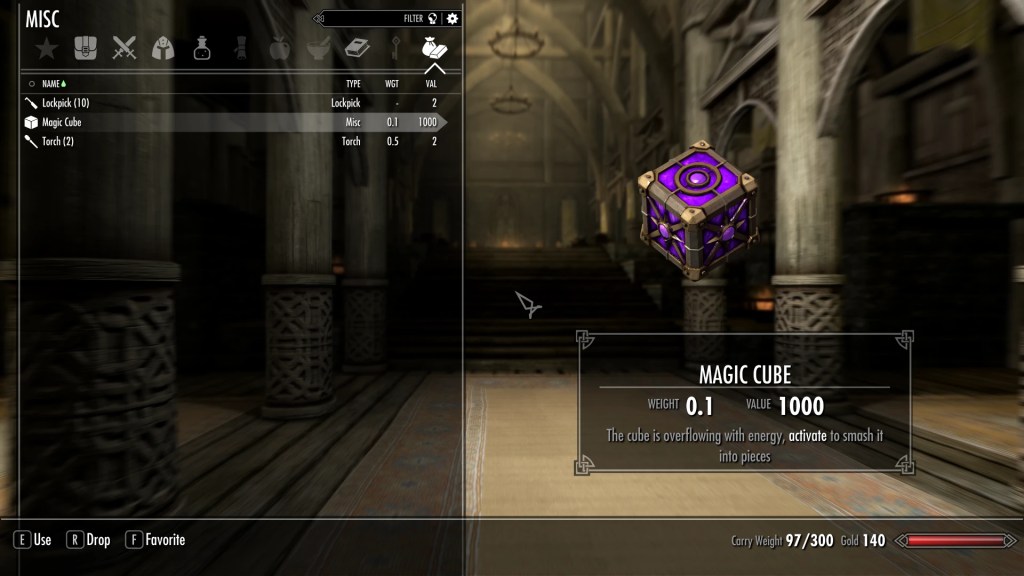Switch to the Scrolls category
Image resolution: width=1024 pixels, height=576 pixels.
pyautogui.click(x=241, y=47)
